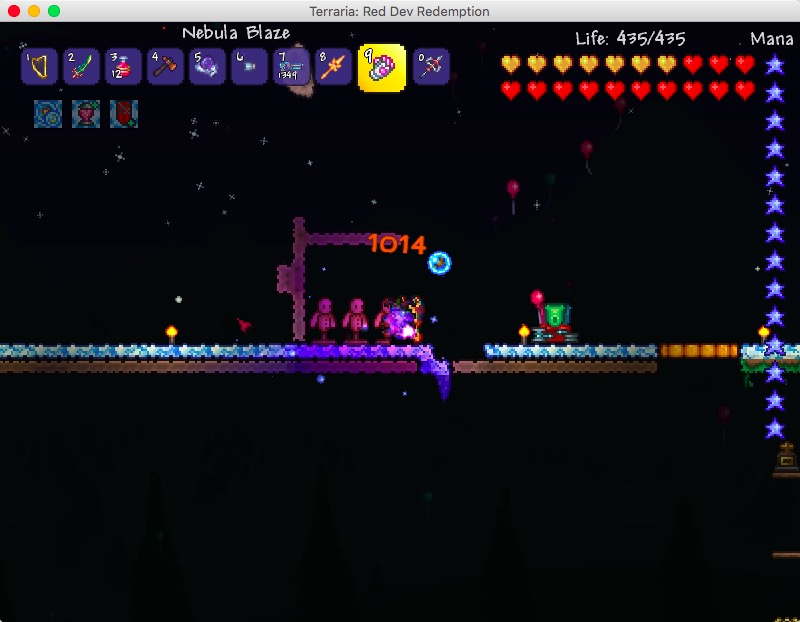Equip the golden staff in slot 8
Image resolution: width=800 pixels, height=622 pixels.
point(333,67)
